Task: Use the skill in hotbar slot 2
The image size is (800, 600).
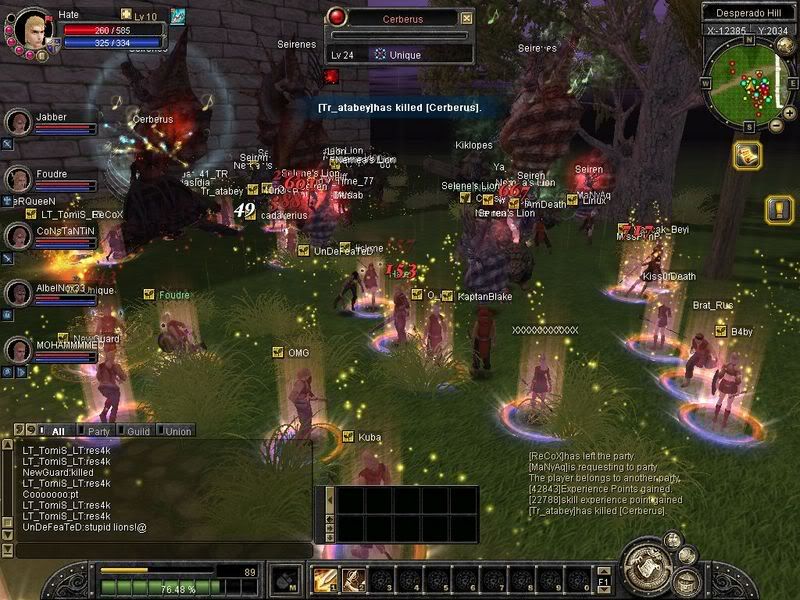Action: (353, 579)
